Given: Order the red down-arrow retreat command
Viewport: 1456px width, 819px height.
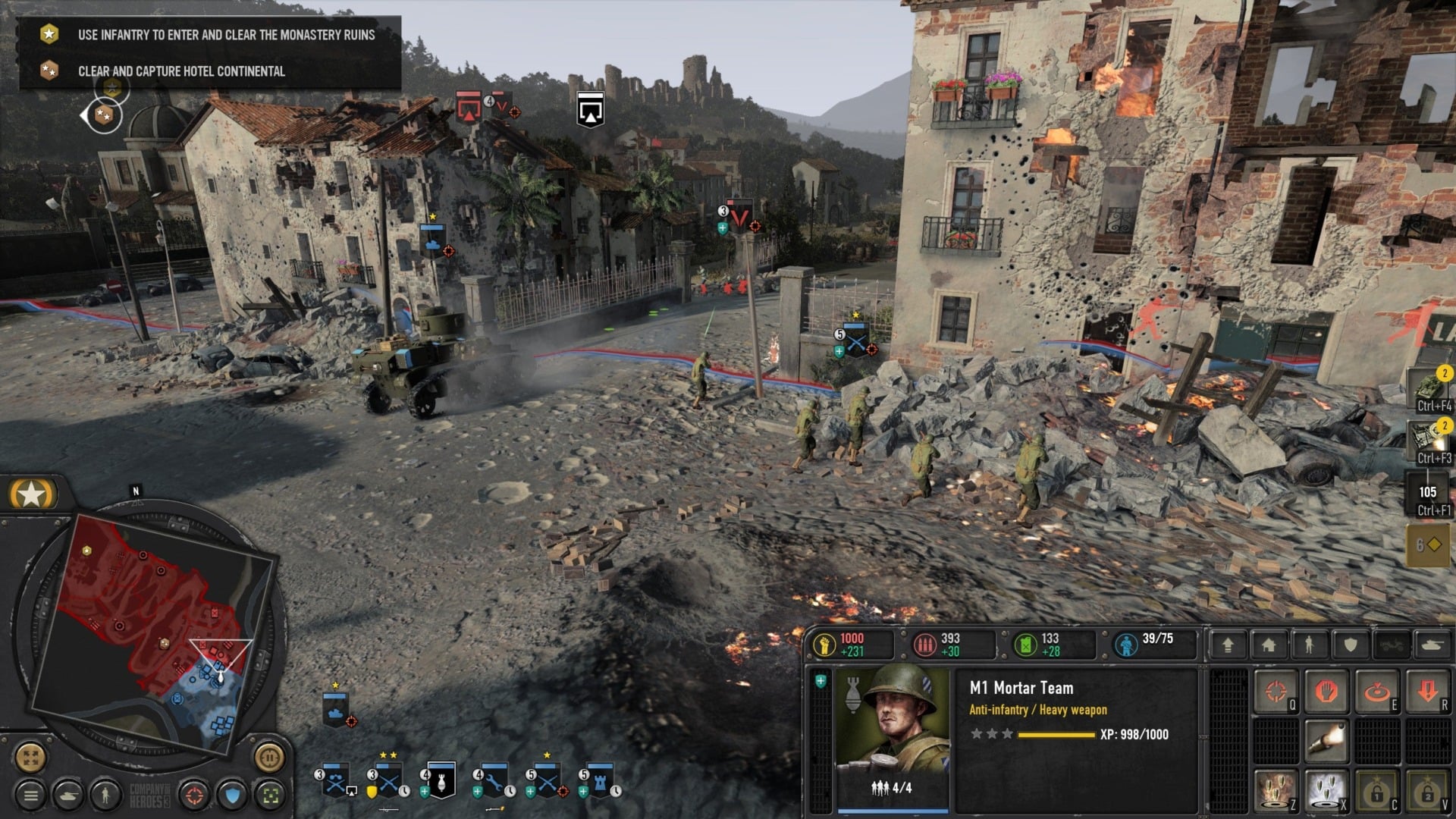Looking at the screenshot, I should click(1428, 692).
